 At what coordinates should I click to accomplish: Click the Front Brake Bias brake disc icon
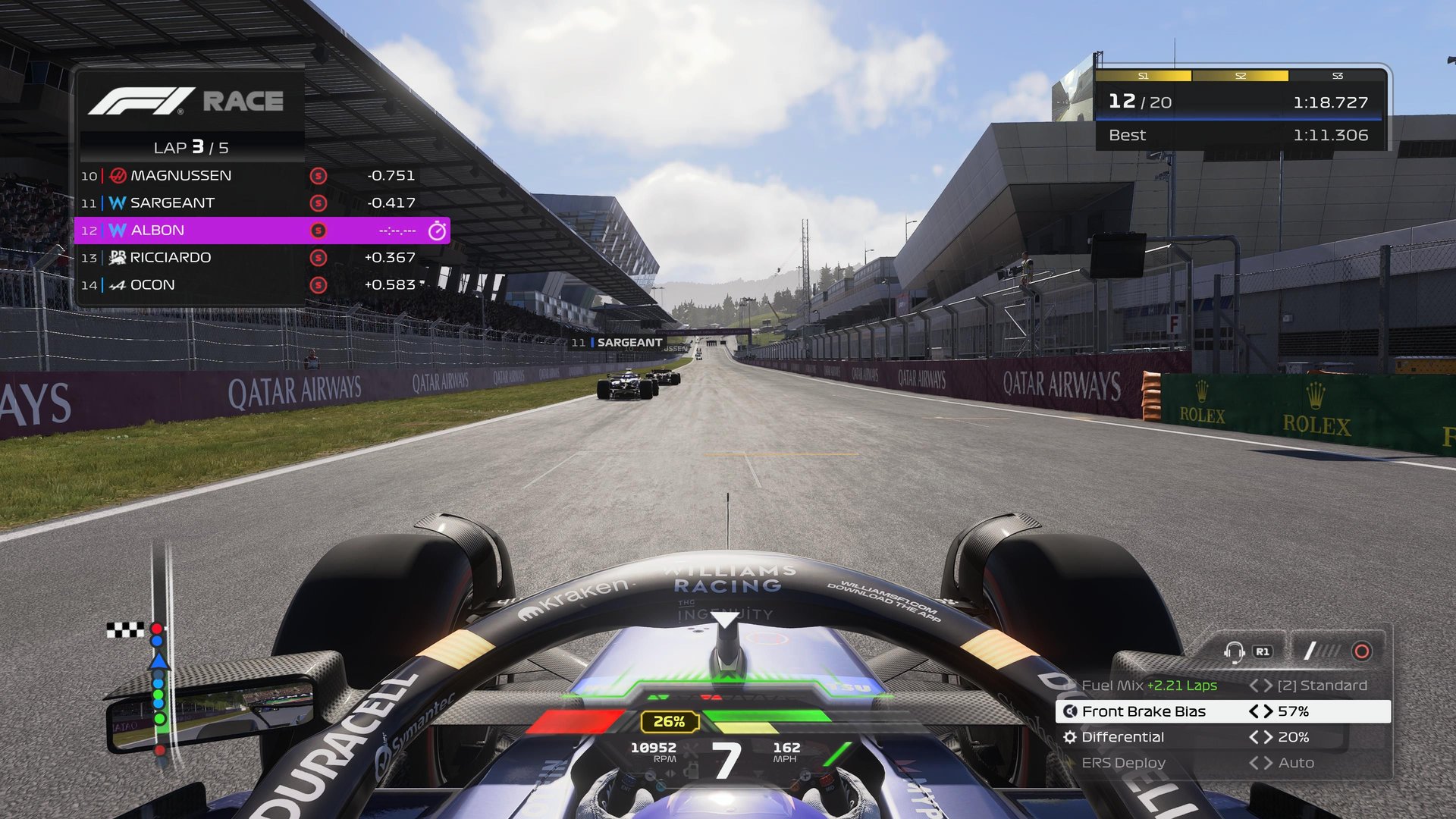coord(1072,711)
